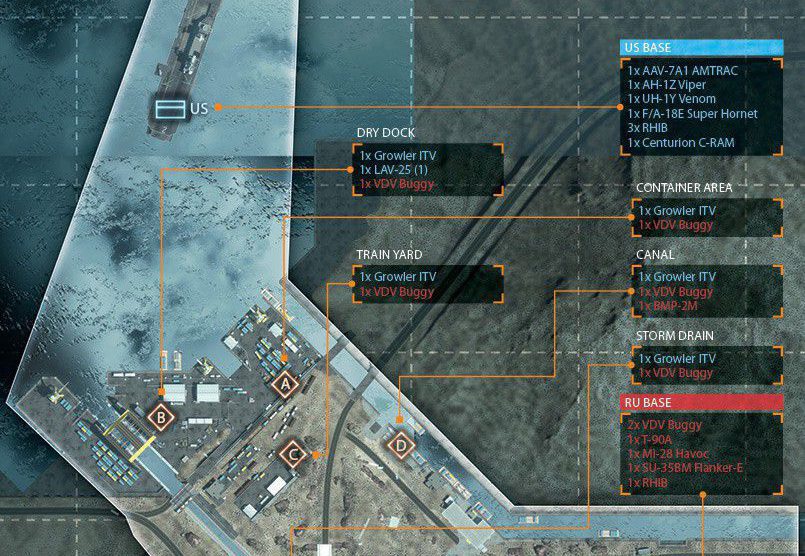View the Canal vehicle panel
The width and height of the screenshot is (805, 556).
click(708, 291)
